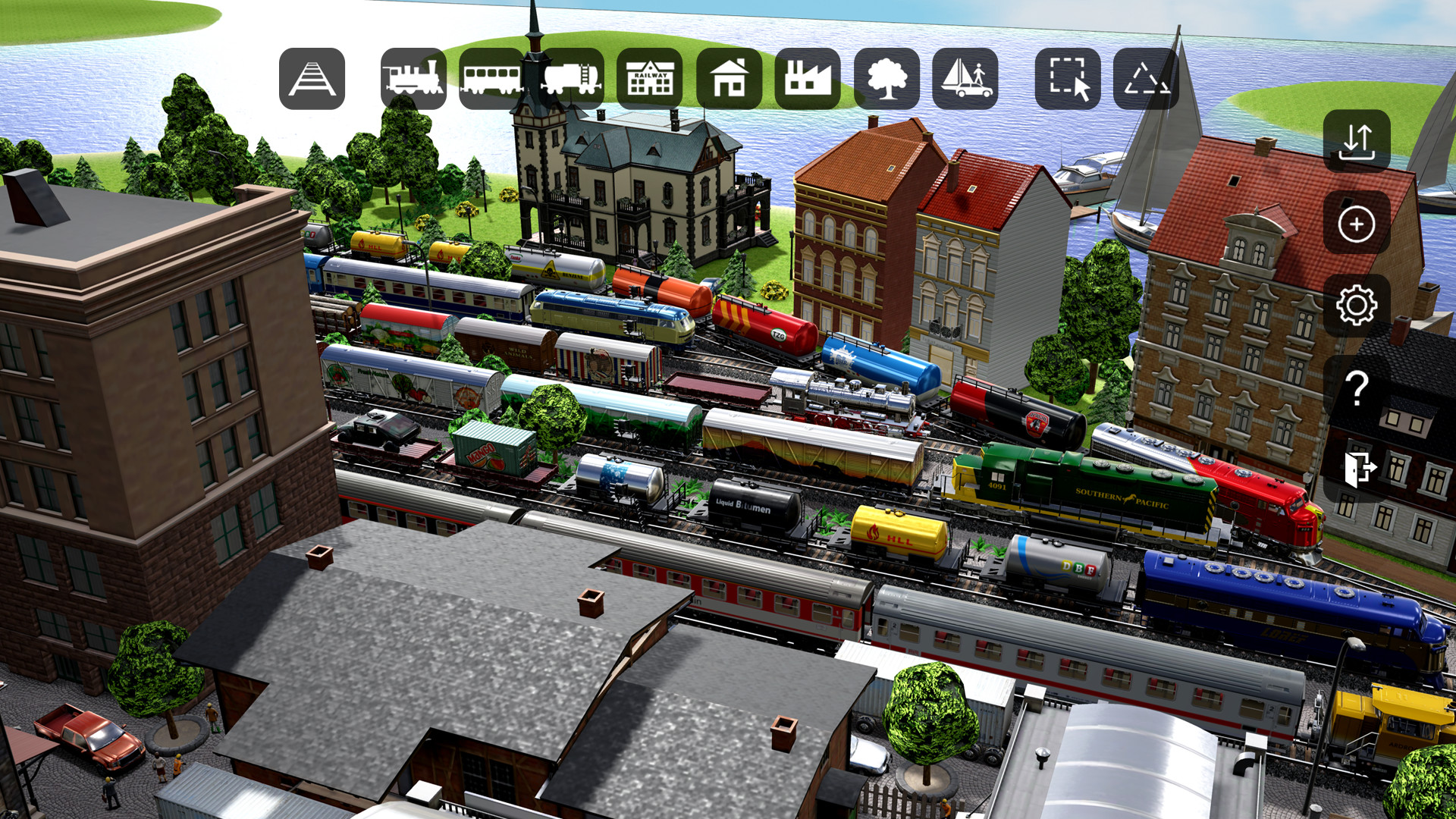Open the passenger coach catalog

click(490, 78)
